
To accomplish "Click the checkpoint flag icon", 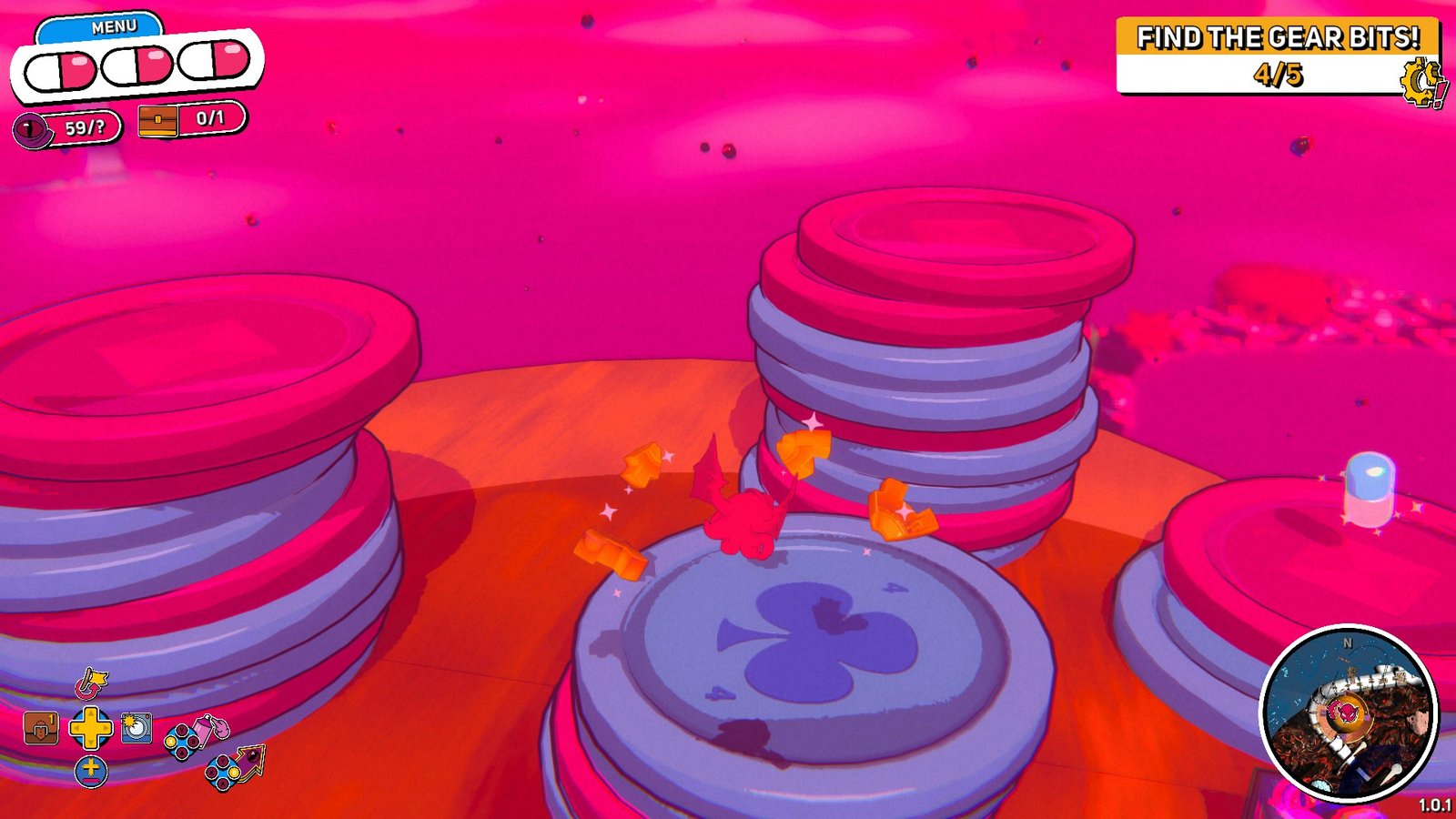I will point(91,684).
